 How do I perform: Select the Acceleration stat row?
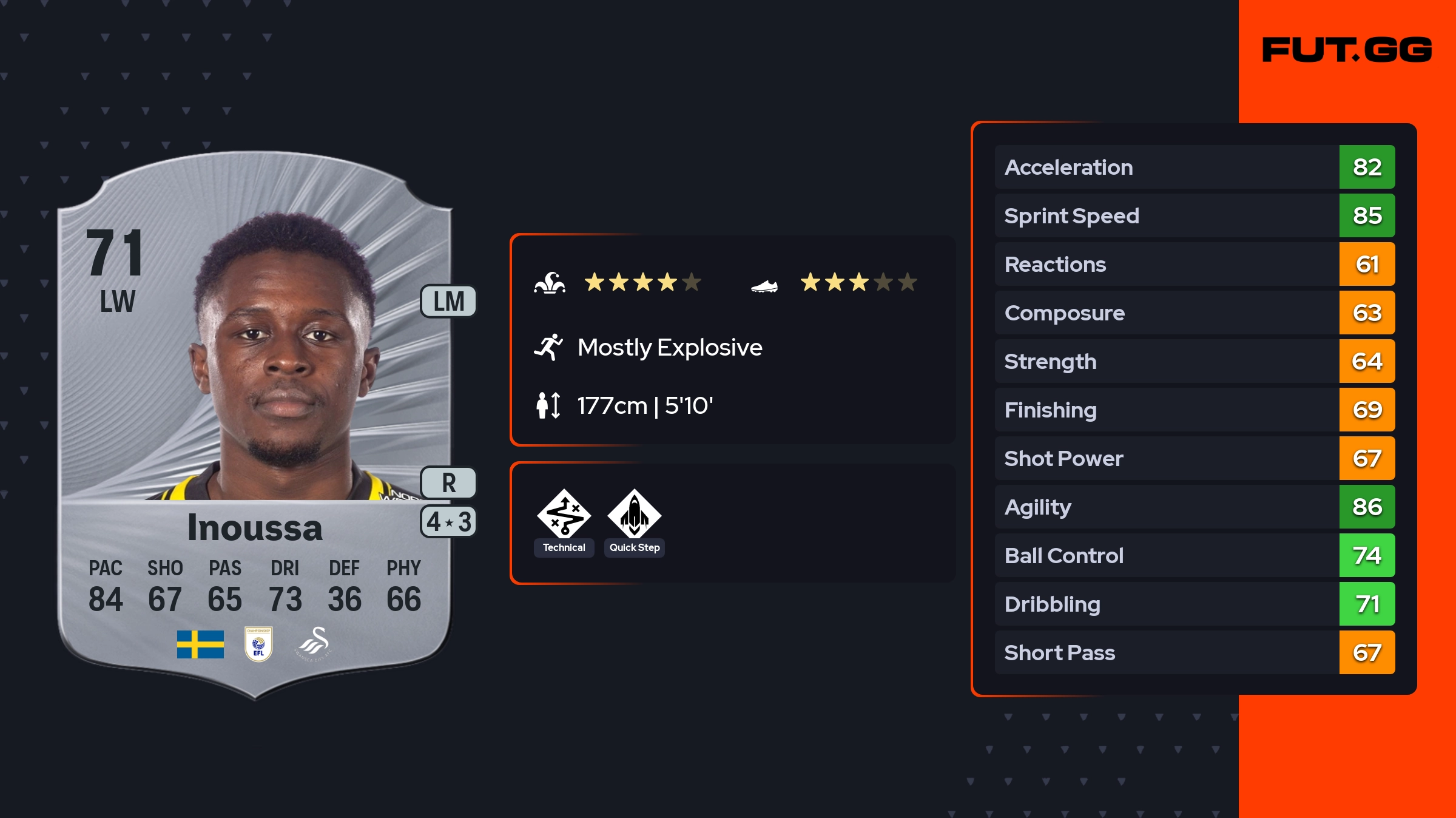point(1194,167)
